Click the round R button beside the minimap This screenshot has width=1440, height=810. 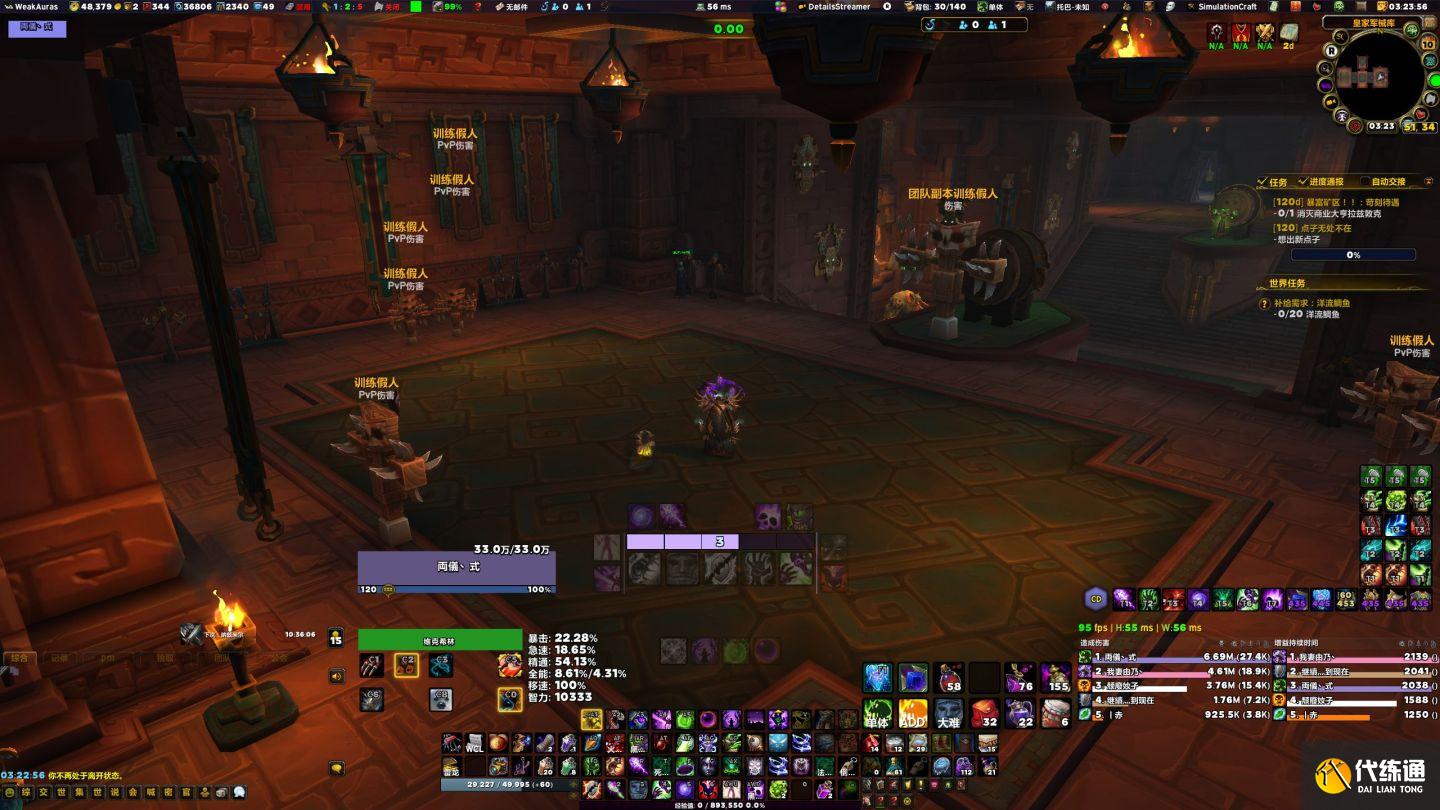click(x=1332, y=50)
